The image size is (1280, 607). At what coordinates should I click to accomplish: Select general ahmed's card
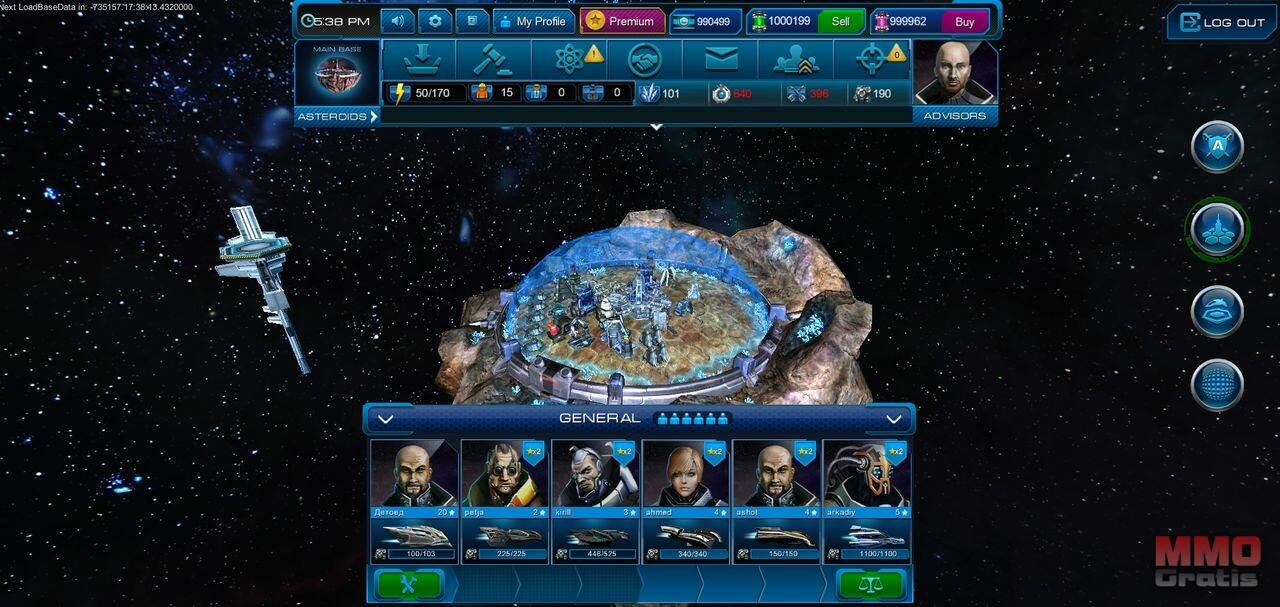(685, 500)
